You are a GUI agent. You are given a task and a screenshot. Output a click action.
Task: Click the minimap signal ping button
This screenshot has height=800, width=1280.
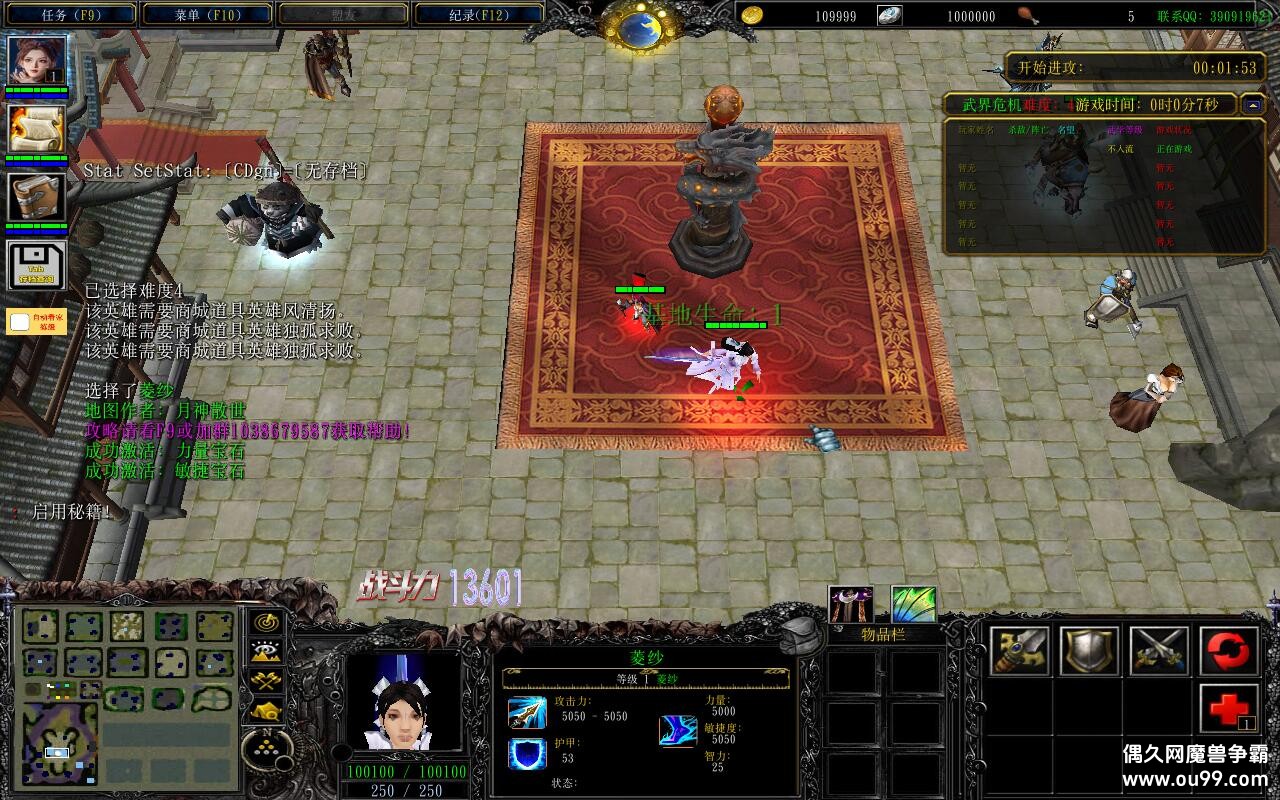pos(266,621)
